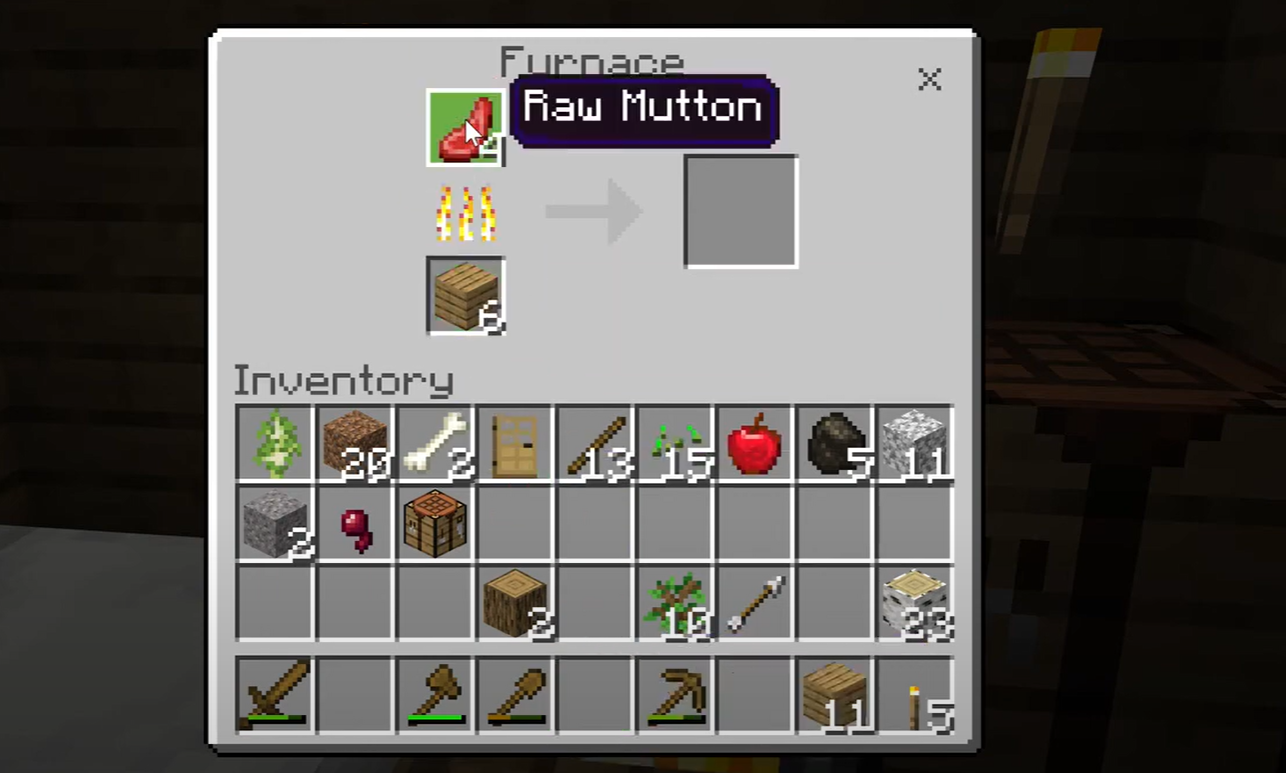Click the arrow item in the inventory
1286x773 pixels.
coord(755,603)
